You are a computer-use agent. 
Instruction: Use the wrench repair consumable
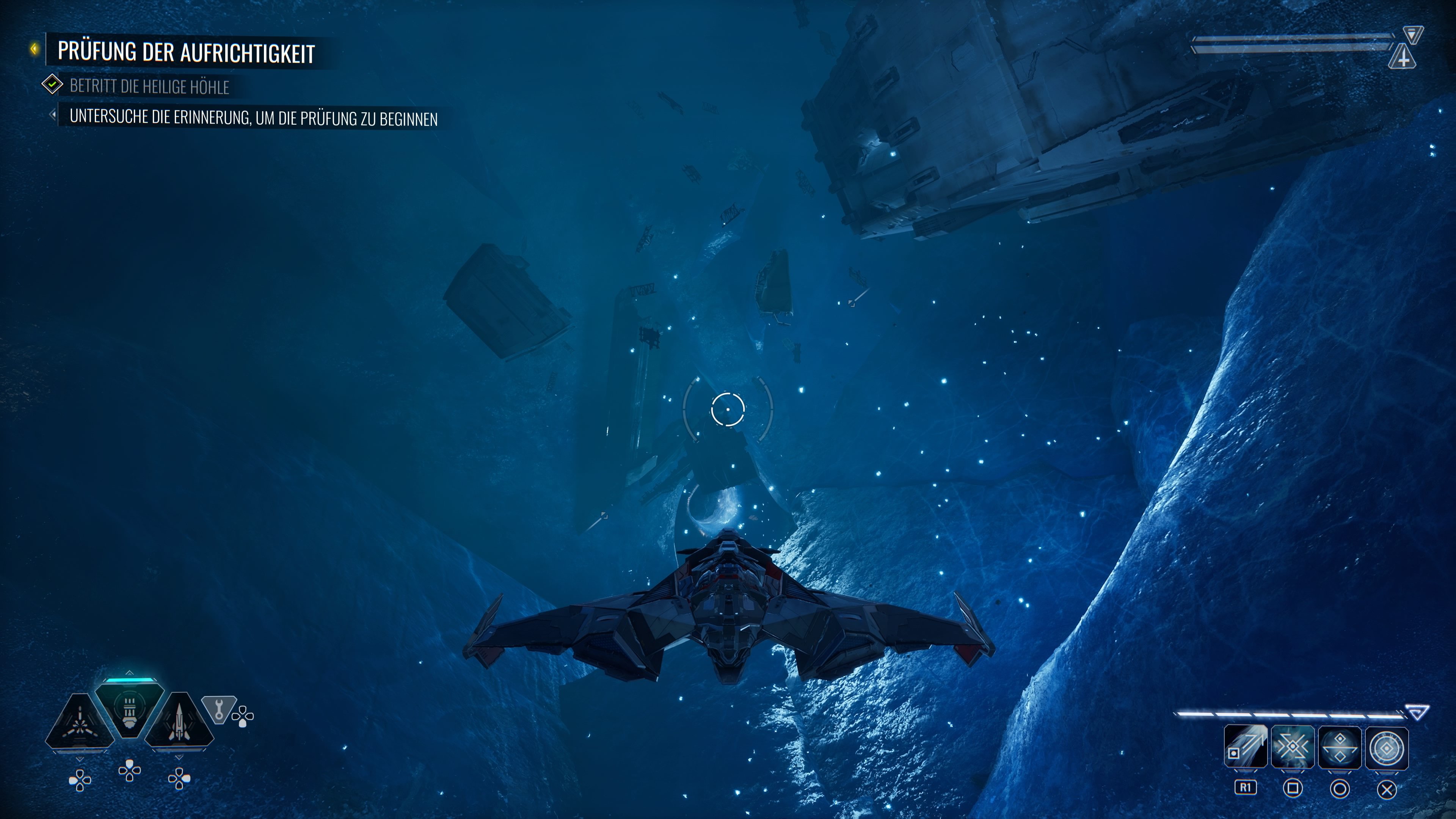[x=219, y=709]
